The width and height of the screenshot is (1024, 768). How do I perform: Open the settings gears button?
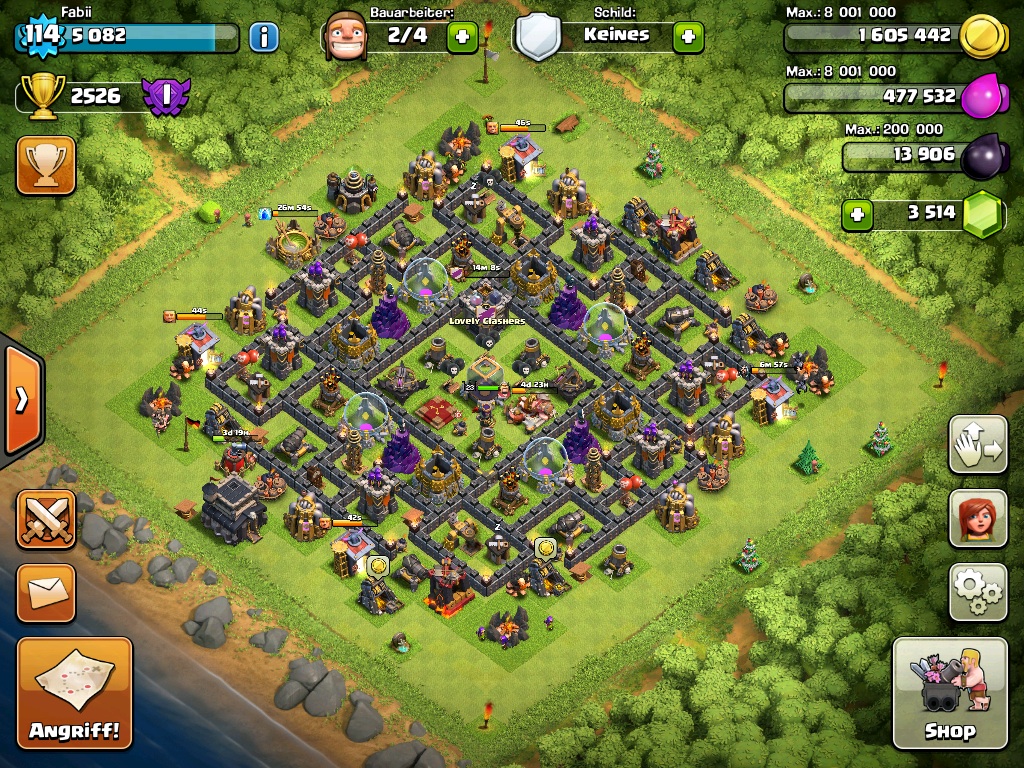(977, 591)
